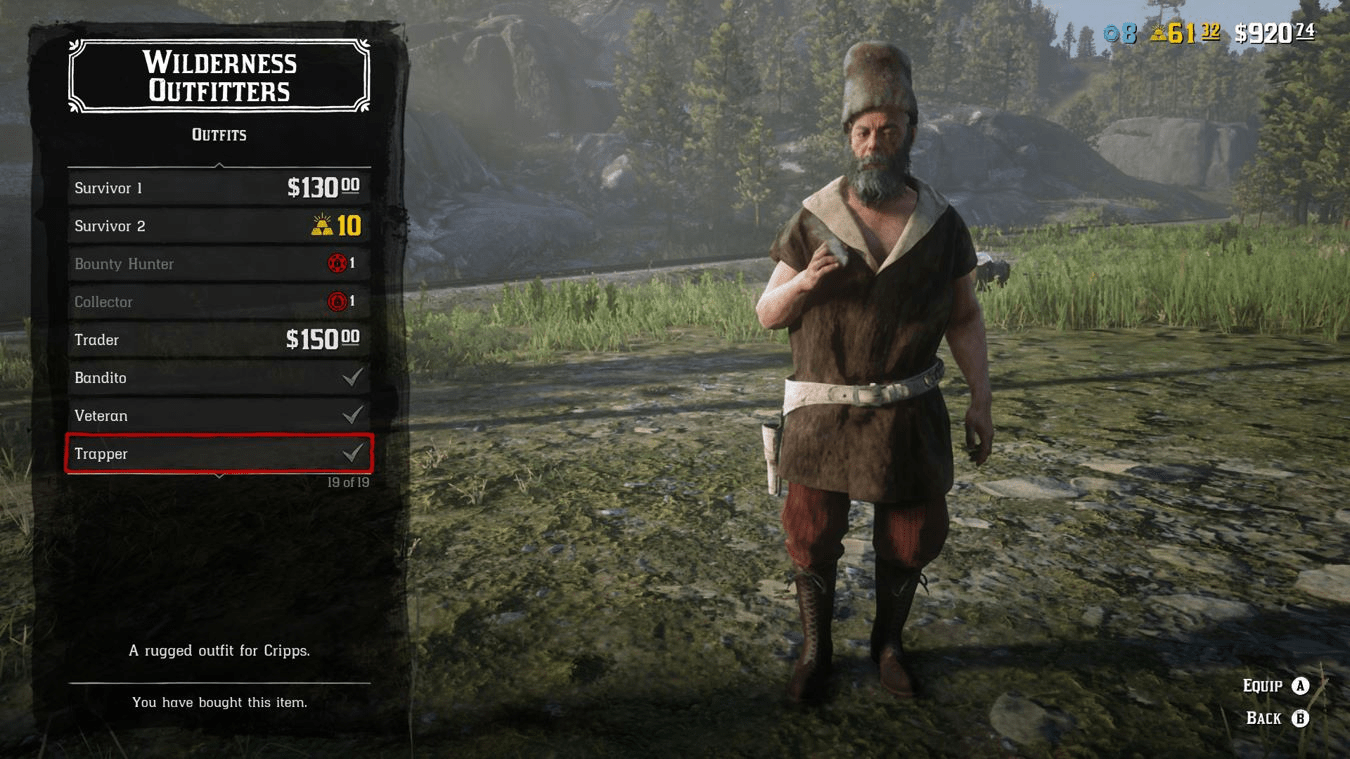Select the cash balance showing $920.74
Image resolution: width=1350 pixels, height=759 pixels.
click(1269, 32)
